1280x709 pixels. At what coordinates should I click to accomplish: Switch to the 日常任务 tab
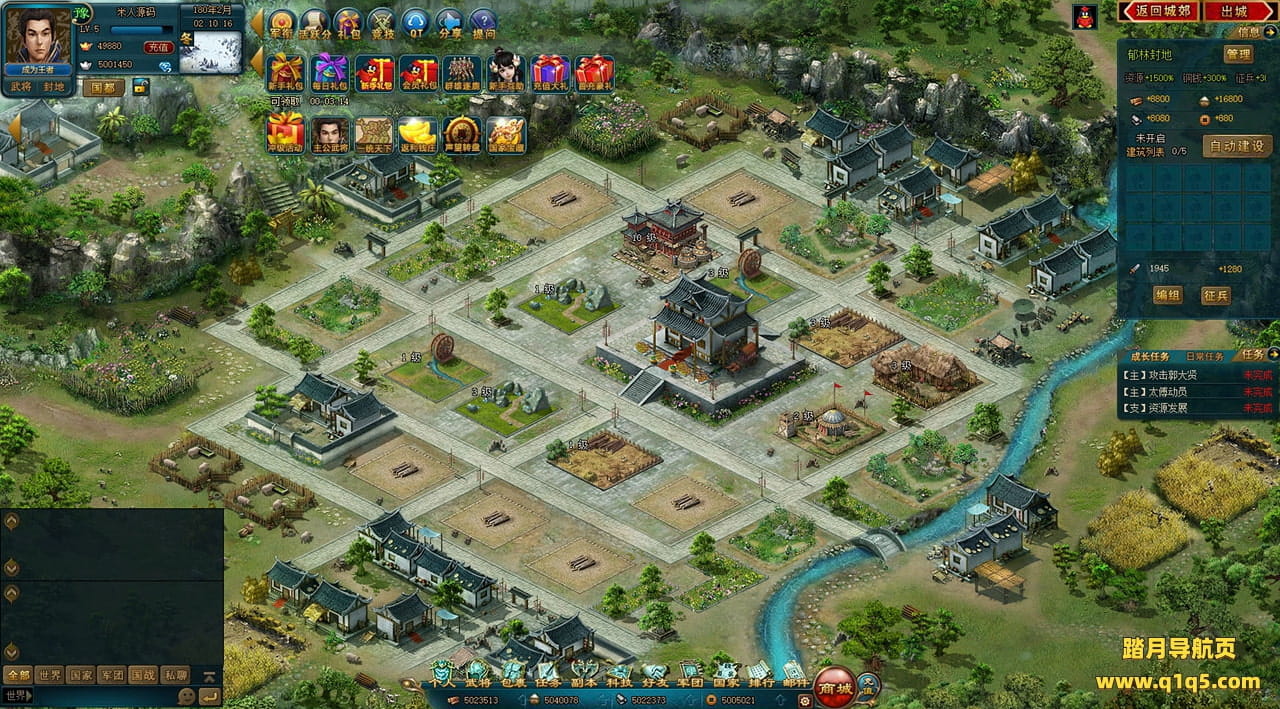[x=1204, y=356]
